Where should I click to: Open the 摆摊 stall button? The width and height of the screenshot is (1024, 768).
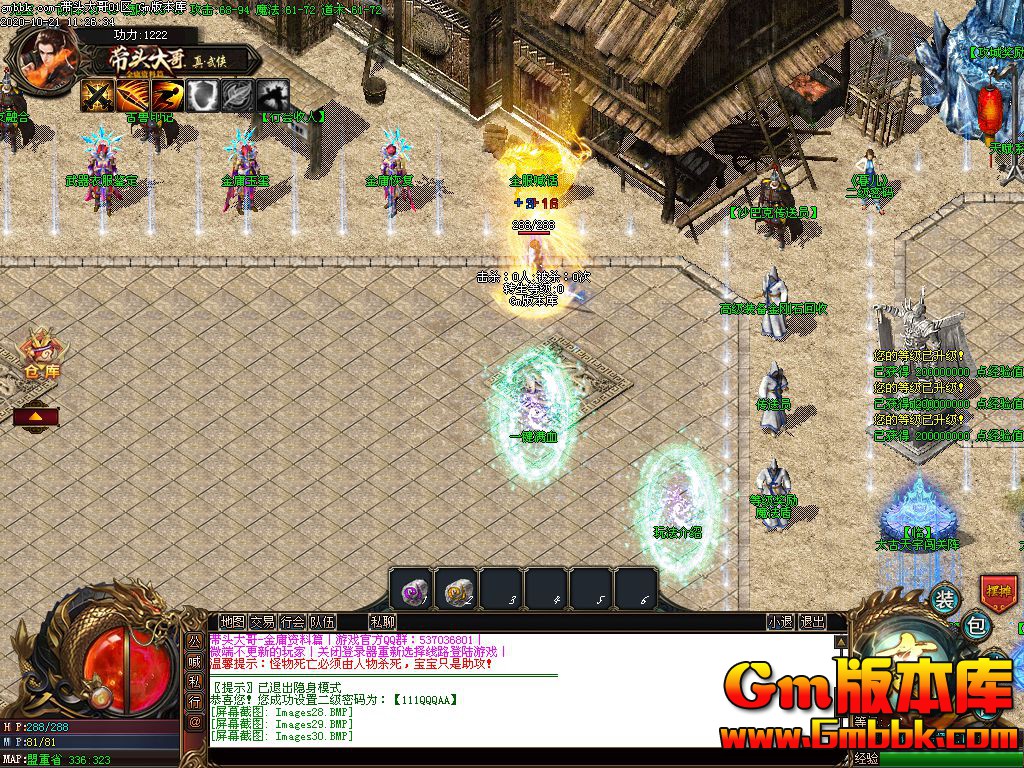point(998,591)
